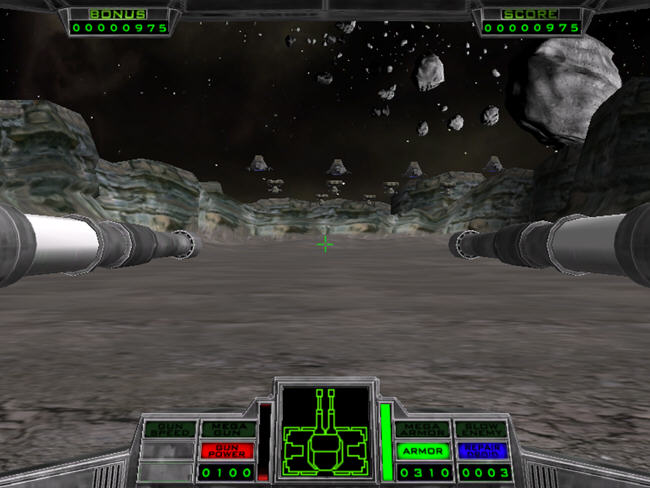650x488 pixels.
Task: Click the red Gun Power indicator
Action: tap(228, 451)
